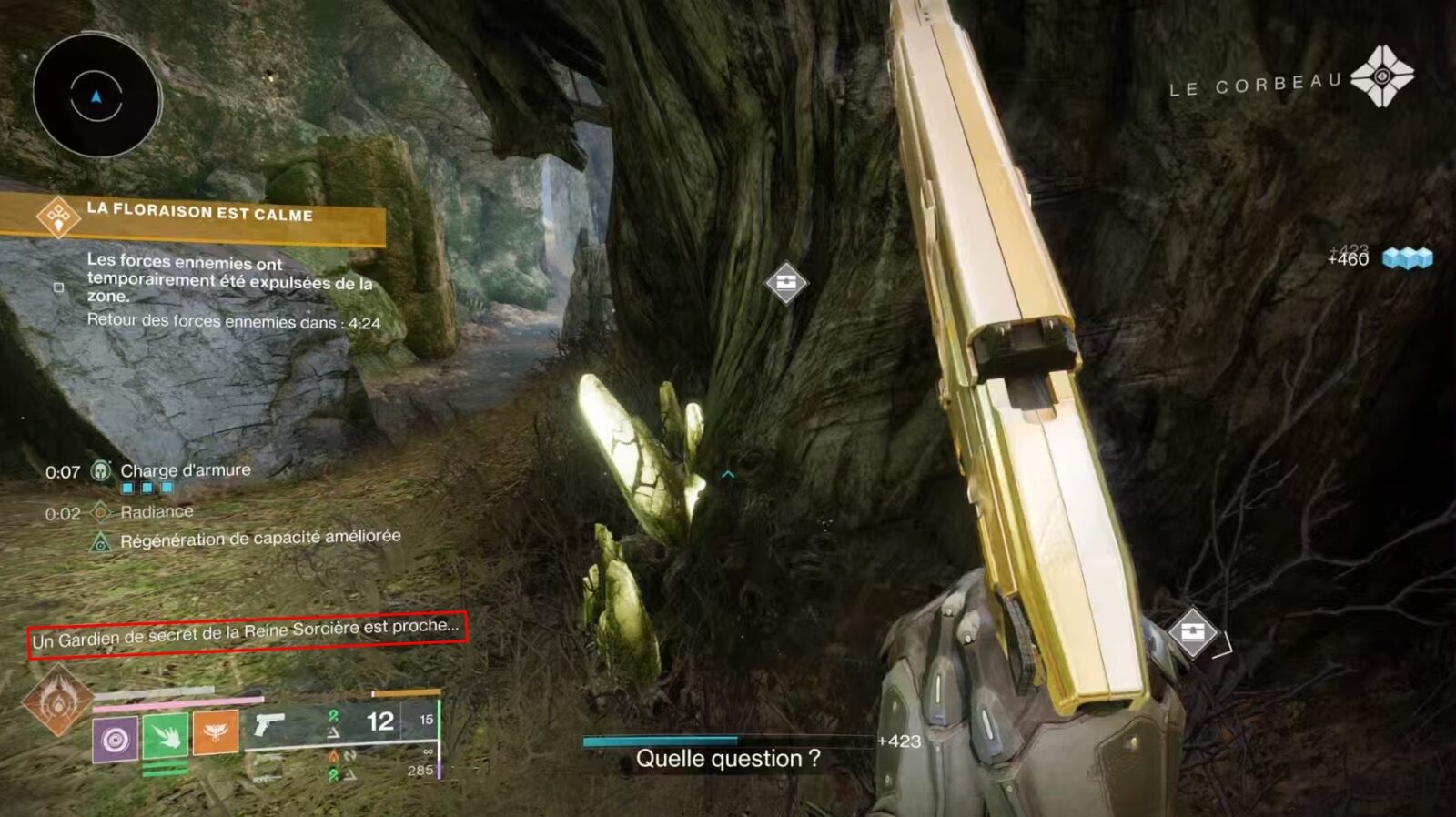
Task: Click the circular radar in the corner
Action: (96, 96)
